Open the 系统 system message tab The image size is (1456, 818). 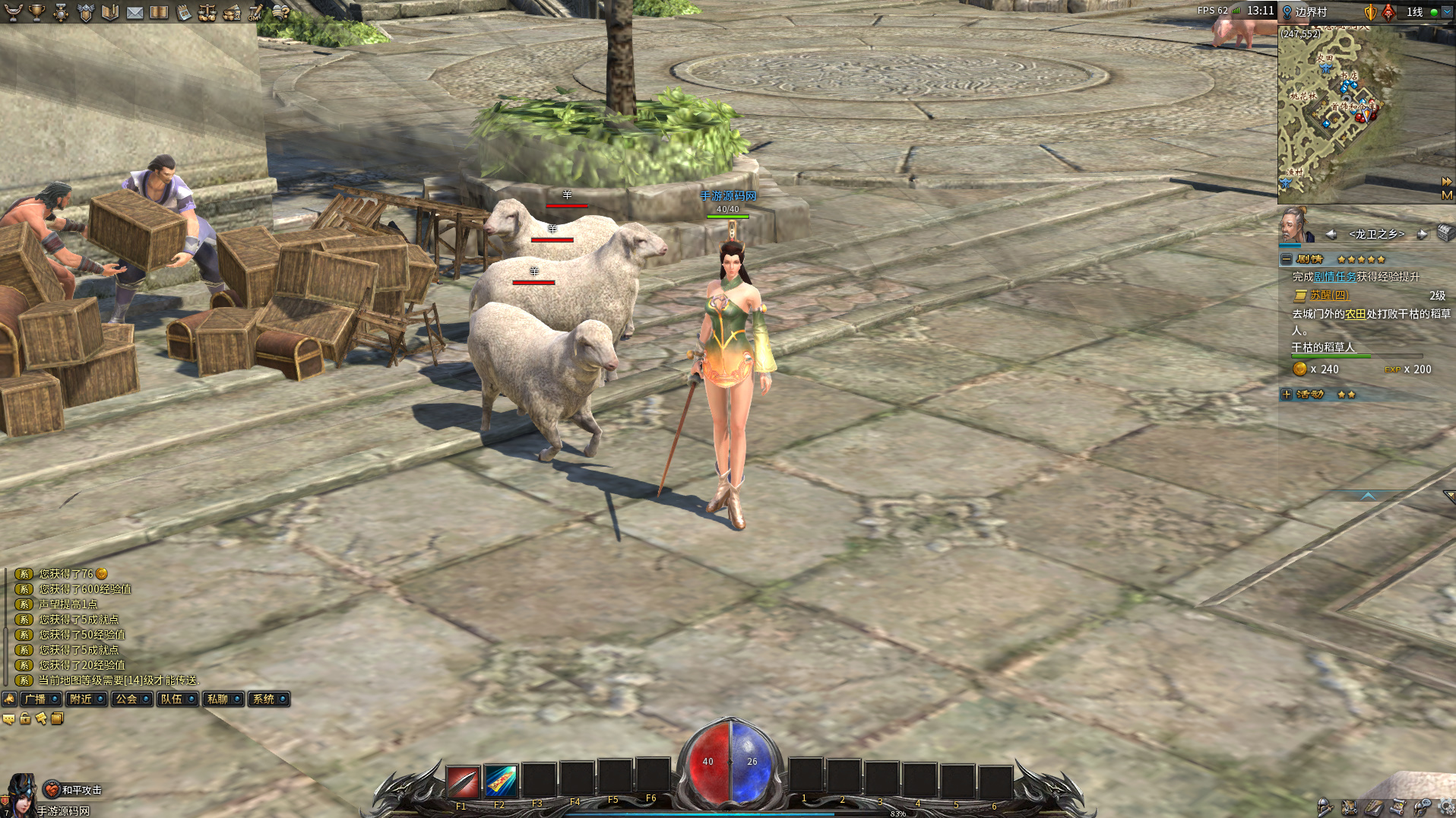[268, 699]
